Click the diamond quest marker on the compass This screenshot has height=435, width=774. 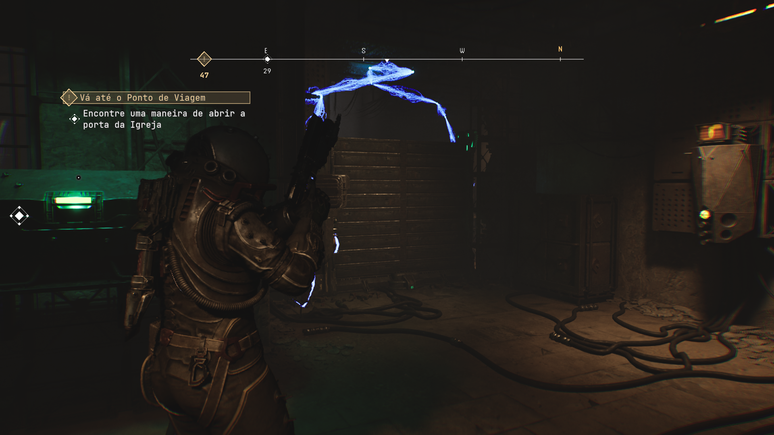point(204,59)
